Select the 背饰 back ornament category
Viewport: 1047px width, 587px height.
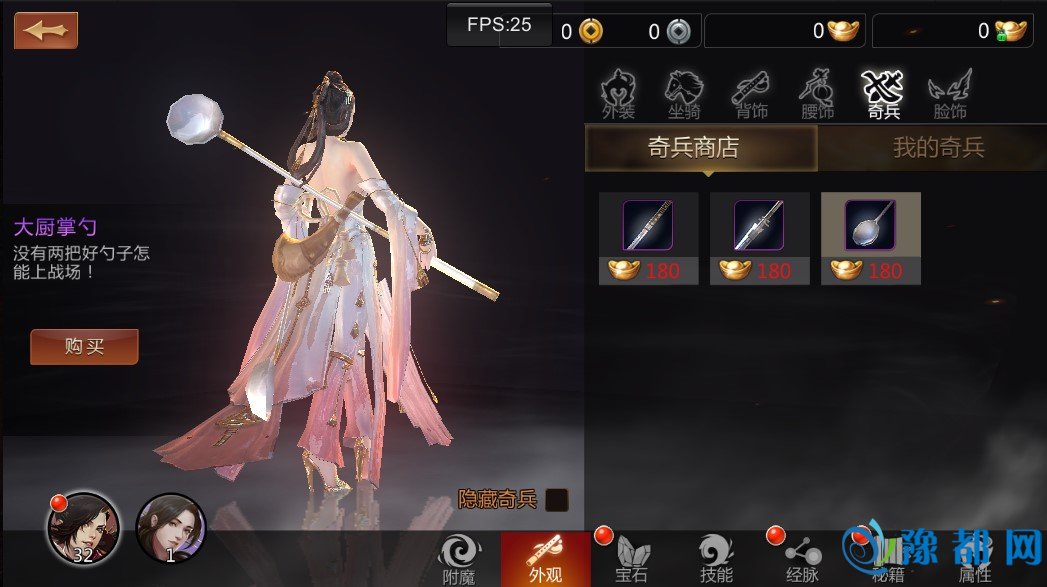[750, 94]
